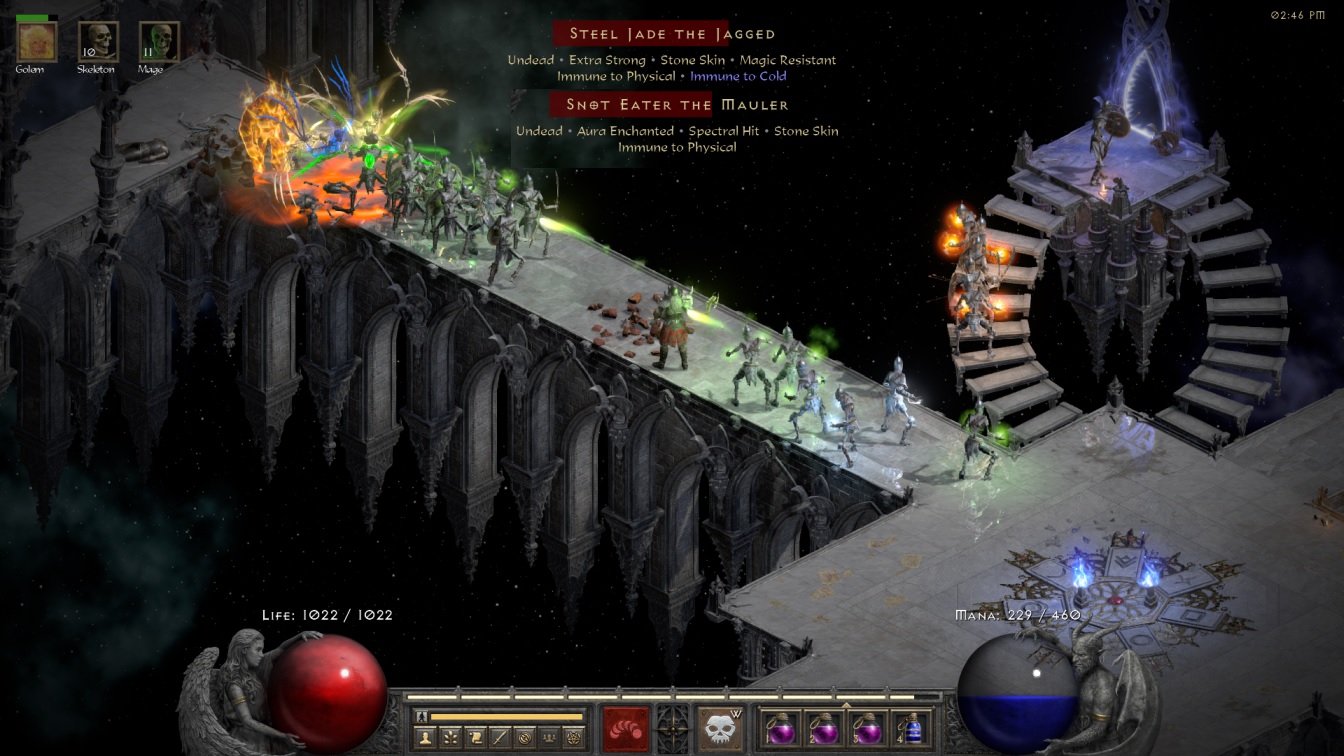Open the sword icon panel button
Image resolution: width=1344 pixels, height=756 pixels.
tap(499, 737)
